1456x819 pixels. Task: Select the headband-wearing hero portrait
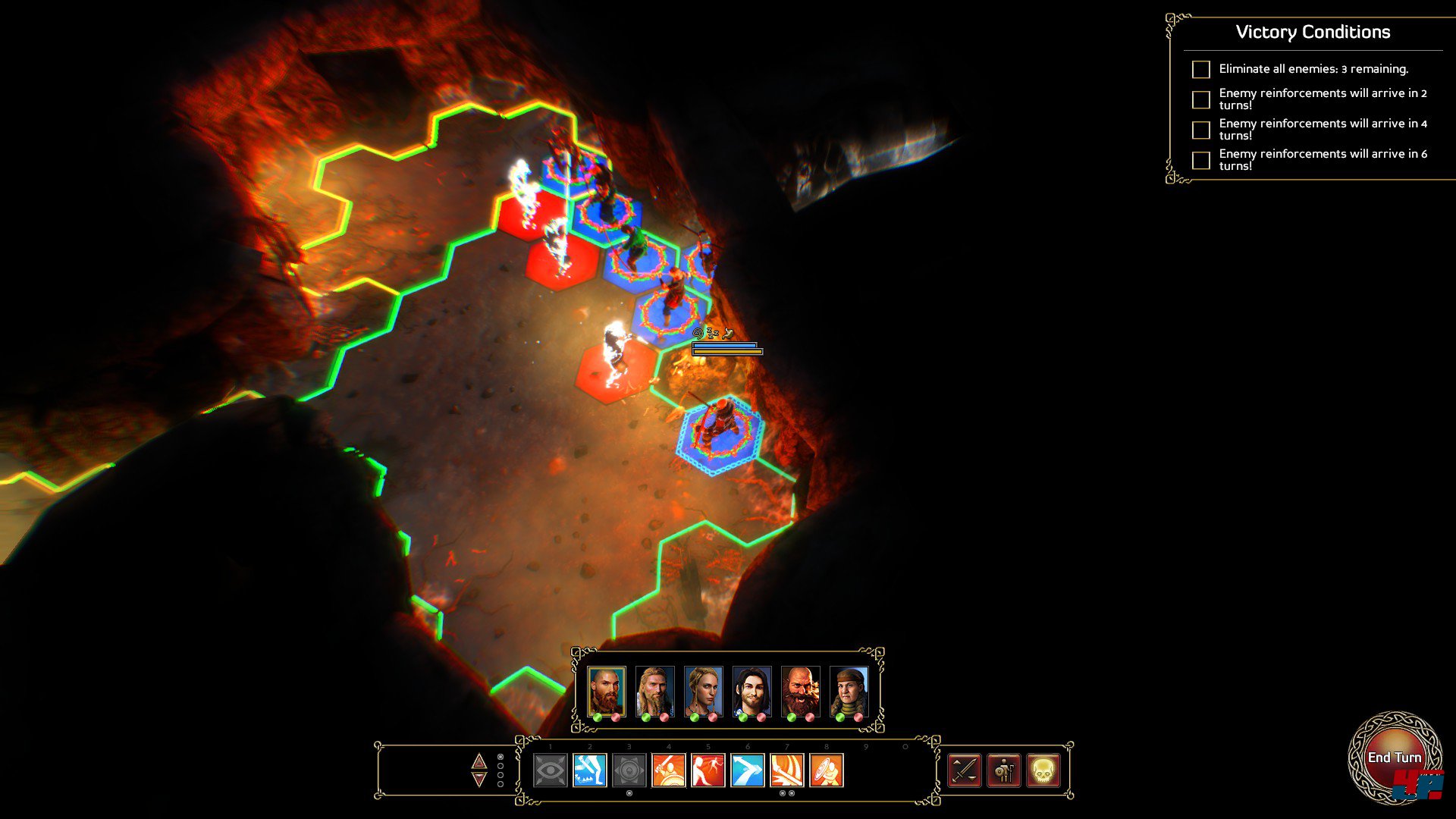click(849, 690)
